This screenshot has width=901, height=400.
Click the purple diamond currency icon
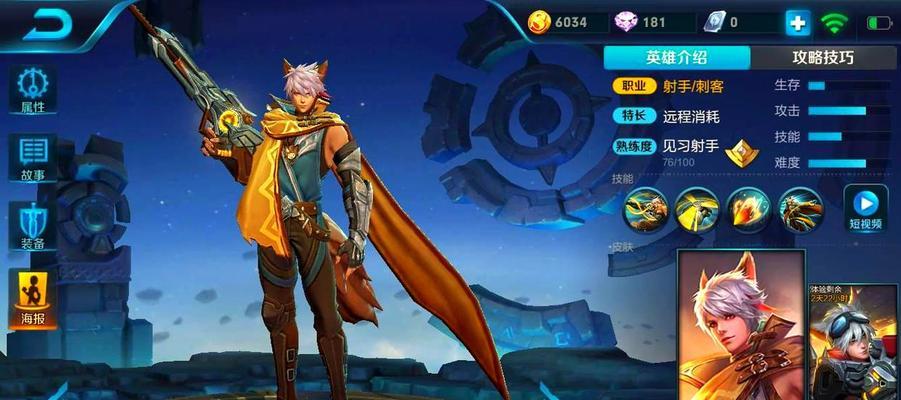coord(627,22)
